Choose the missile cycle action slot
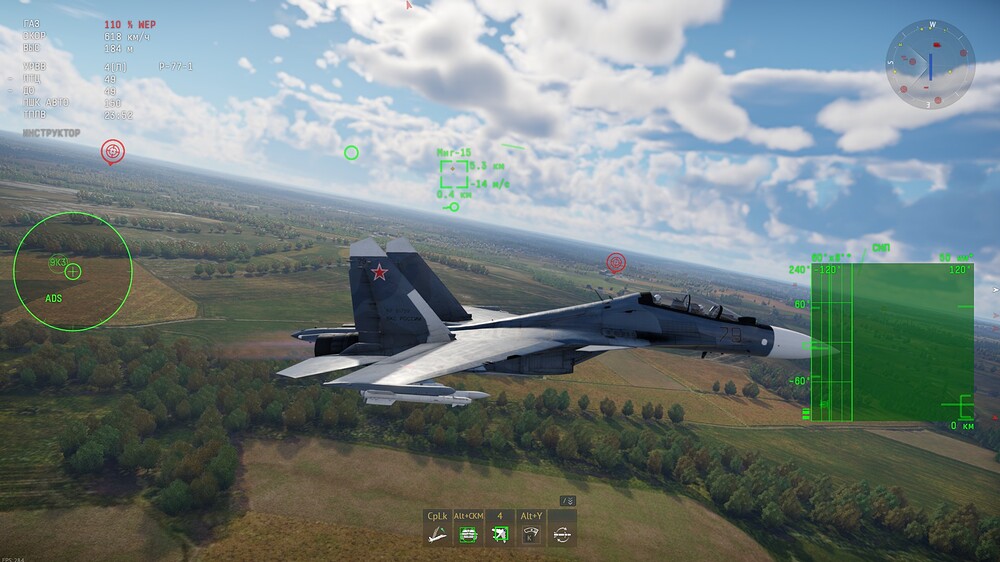 tap(563, 534)
